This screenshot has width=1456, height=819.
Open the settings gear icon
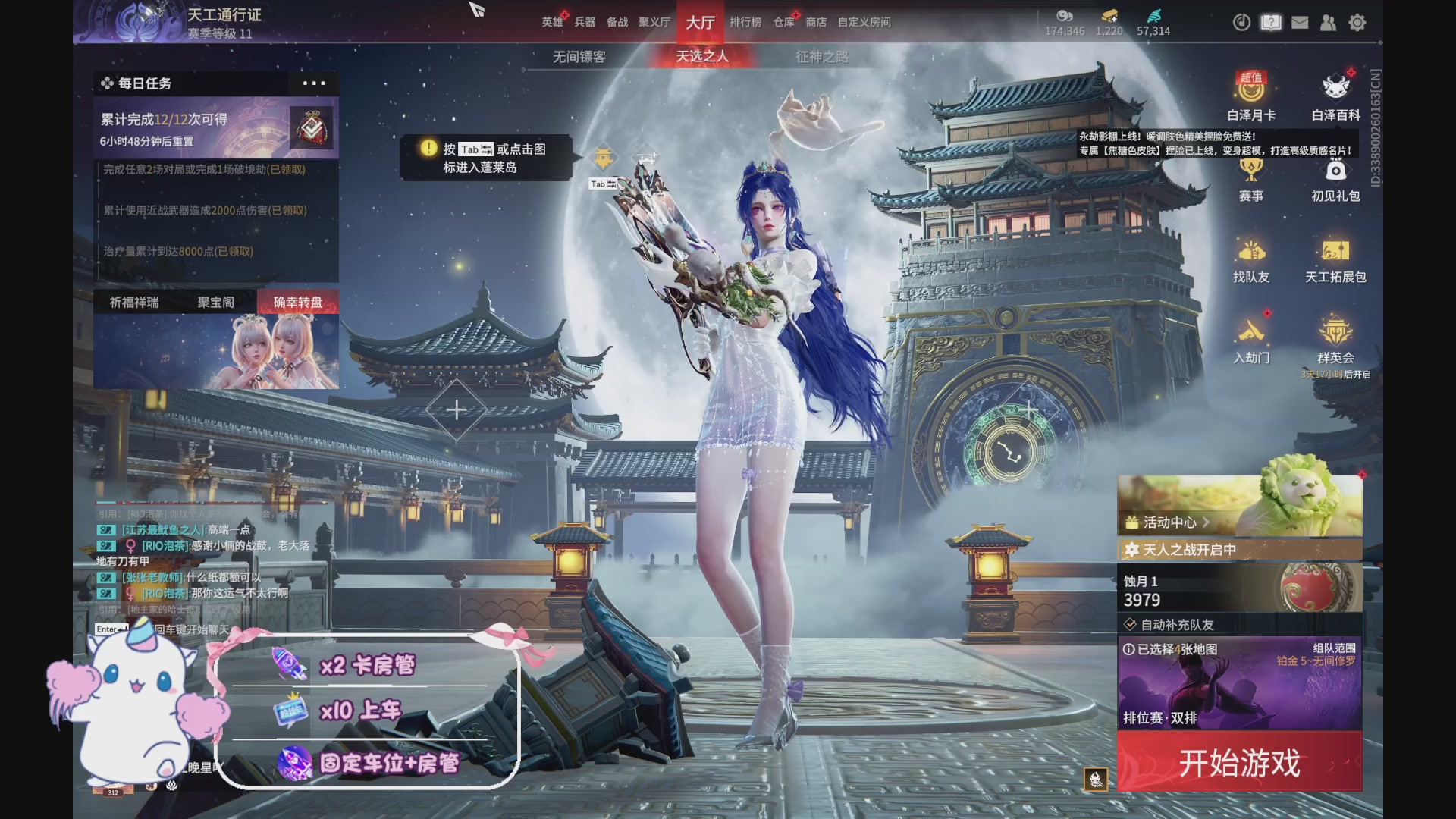(1357, 23)
